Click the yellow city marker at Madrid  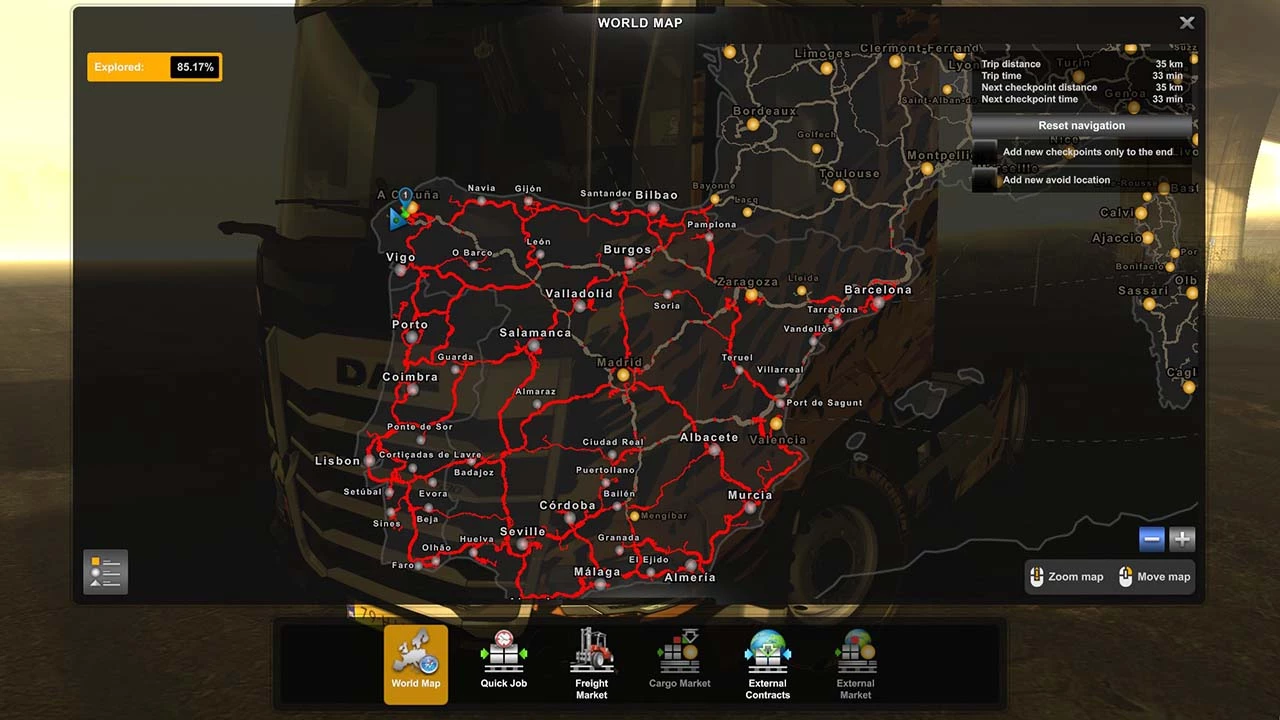tap(622, 373)
